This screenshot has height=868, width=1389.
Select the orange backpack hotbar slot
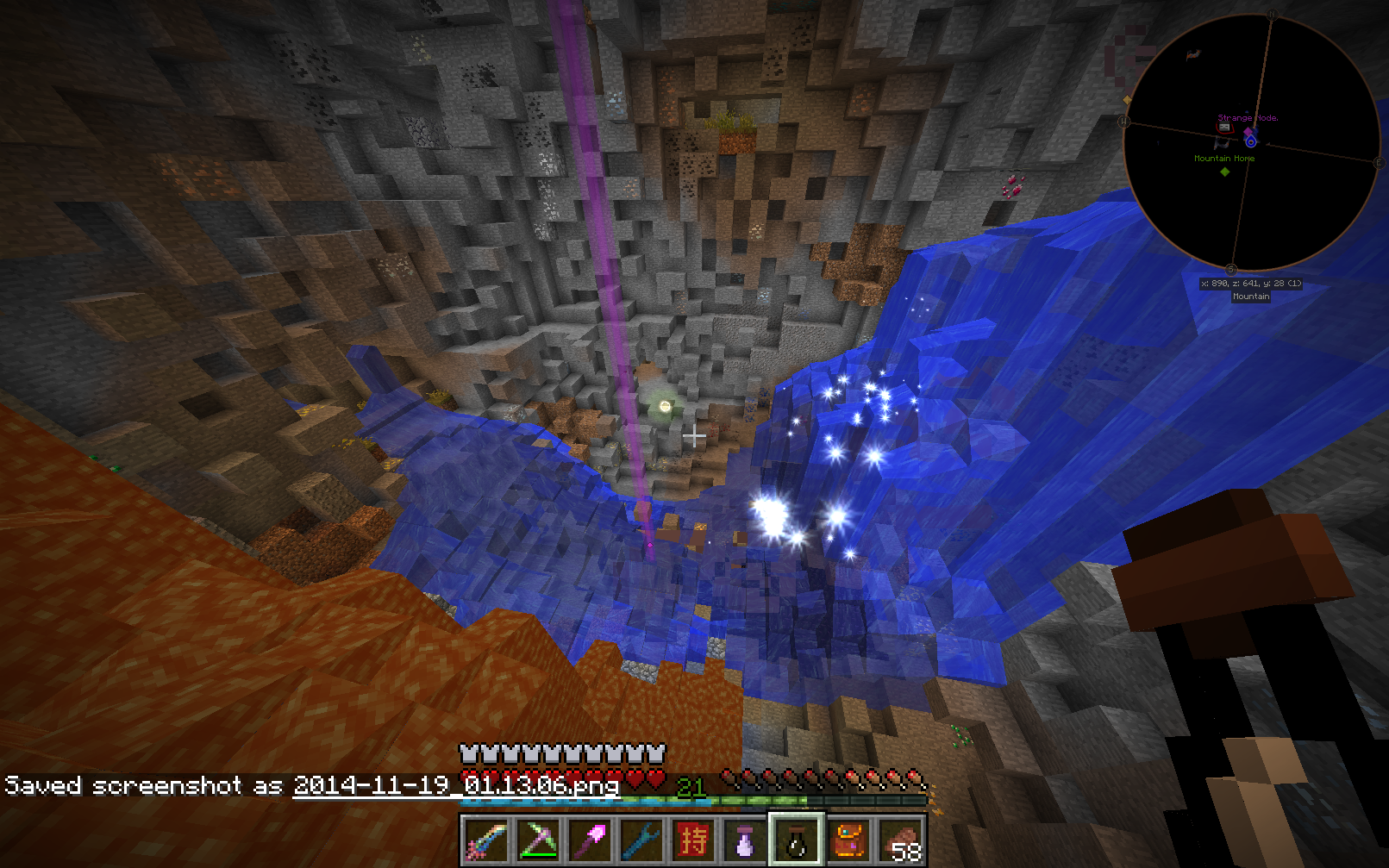tap(849, 840)
